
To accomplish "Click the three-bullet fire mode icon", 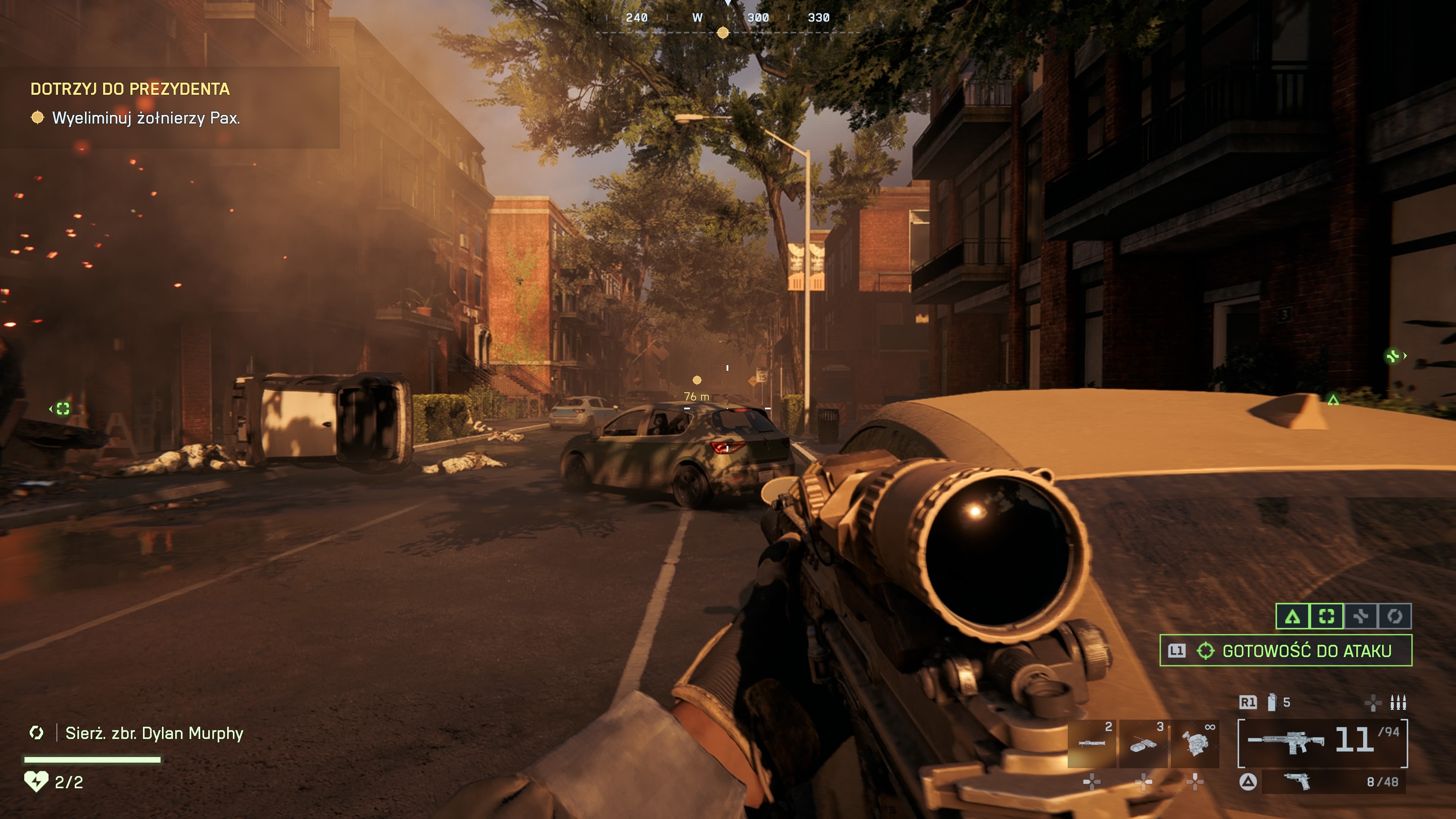I will [x=1398, y=702].
